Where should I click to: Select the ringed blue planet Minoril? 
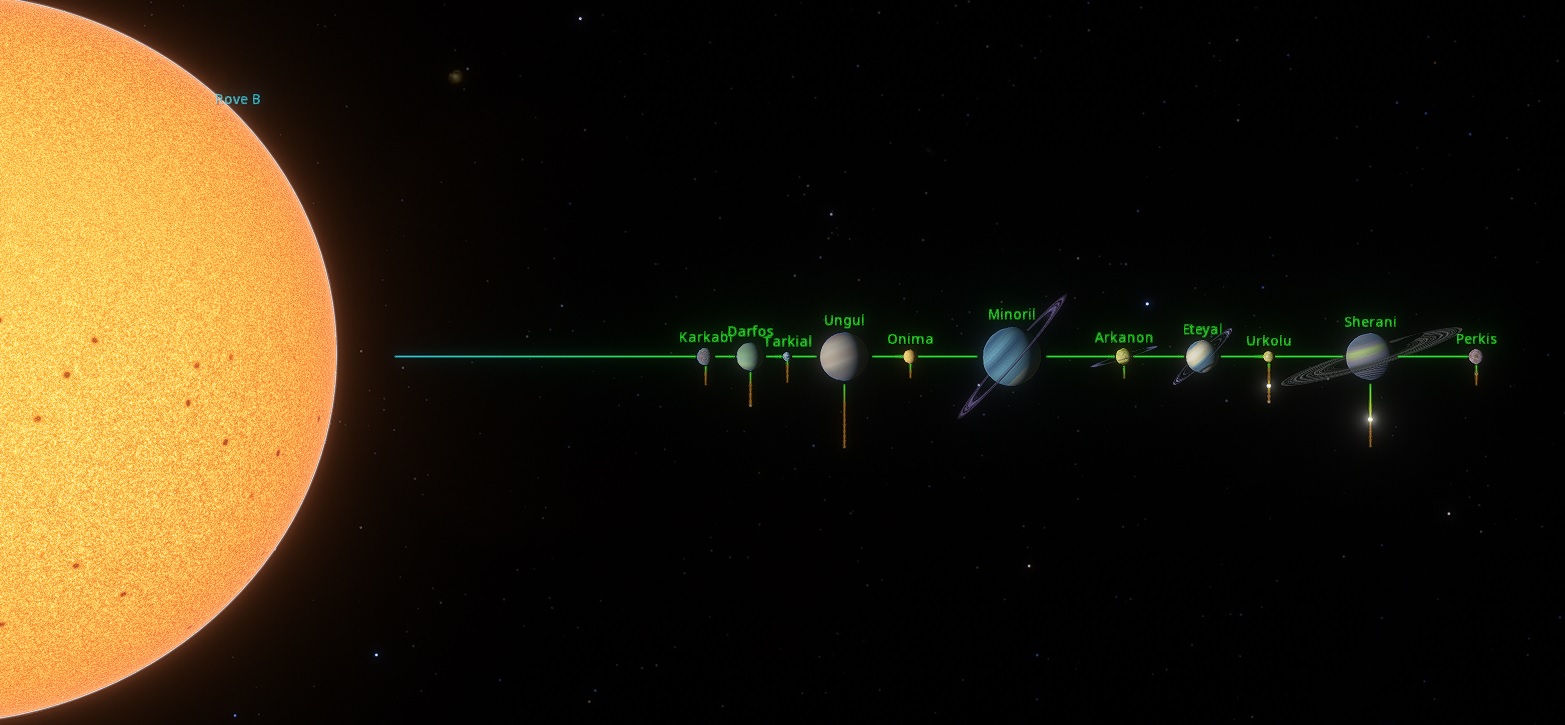1010,356
